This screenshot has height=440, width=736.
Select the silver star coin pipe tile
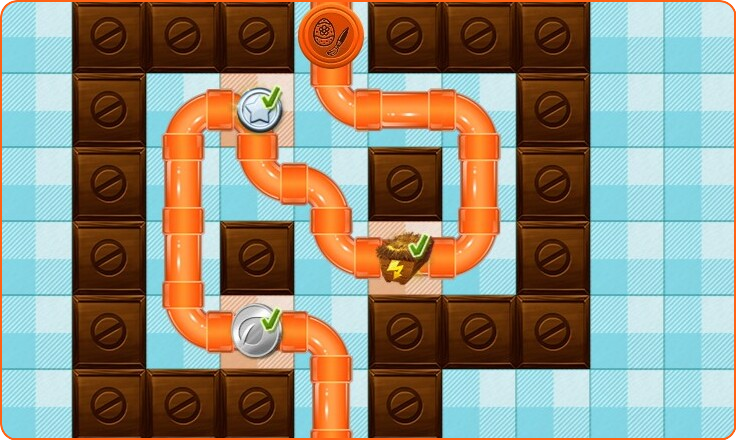pos(257,108)
